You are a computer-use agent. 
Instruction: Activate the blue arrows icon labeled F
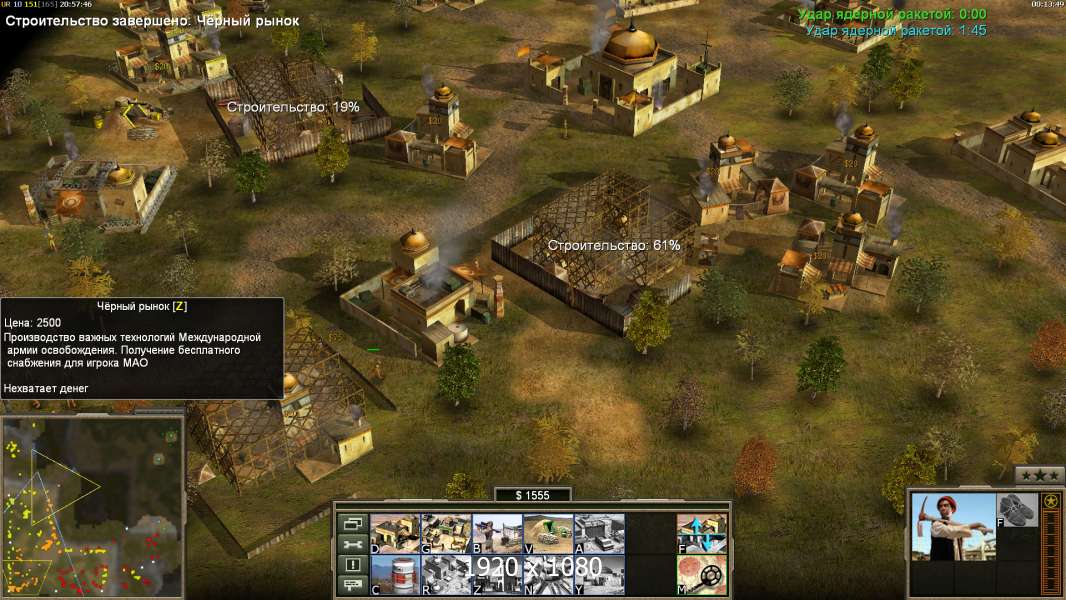click(x=702, y=533)
